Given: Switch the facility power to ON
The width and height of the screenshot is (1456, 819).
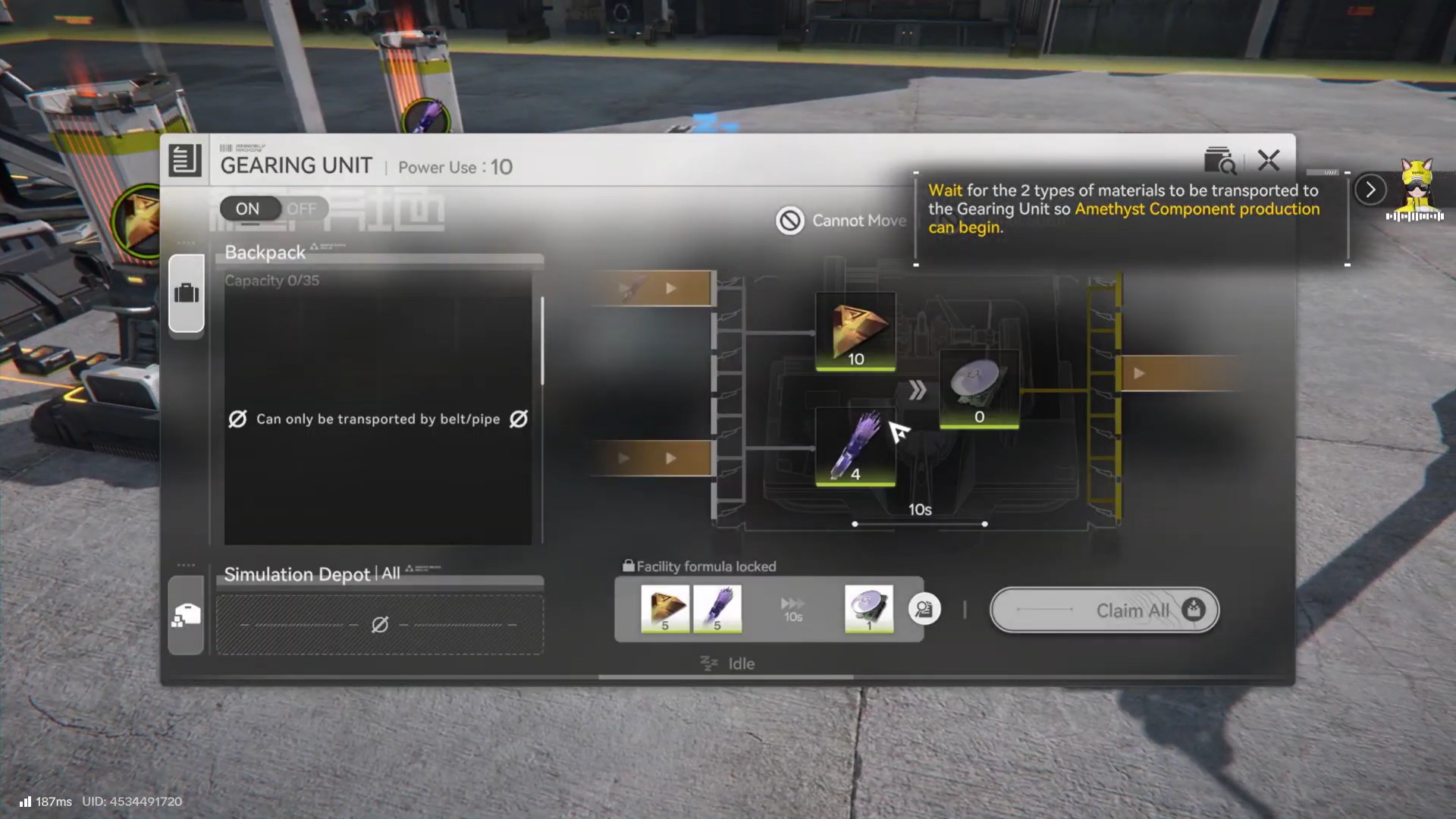Looking at the screenshot, I should [249, 209].
